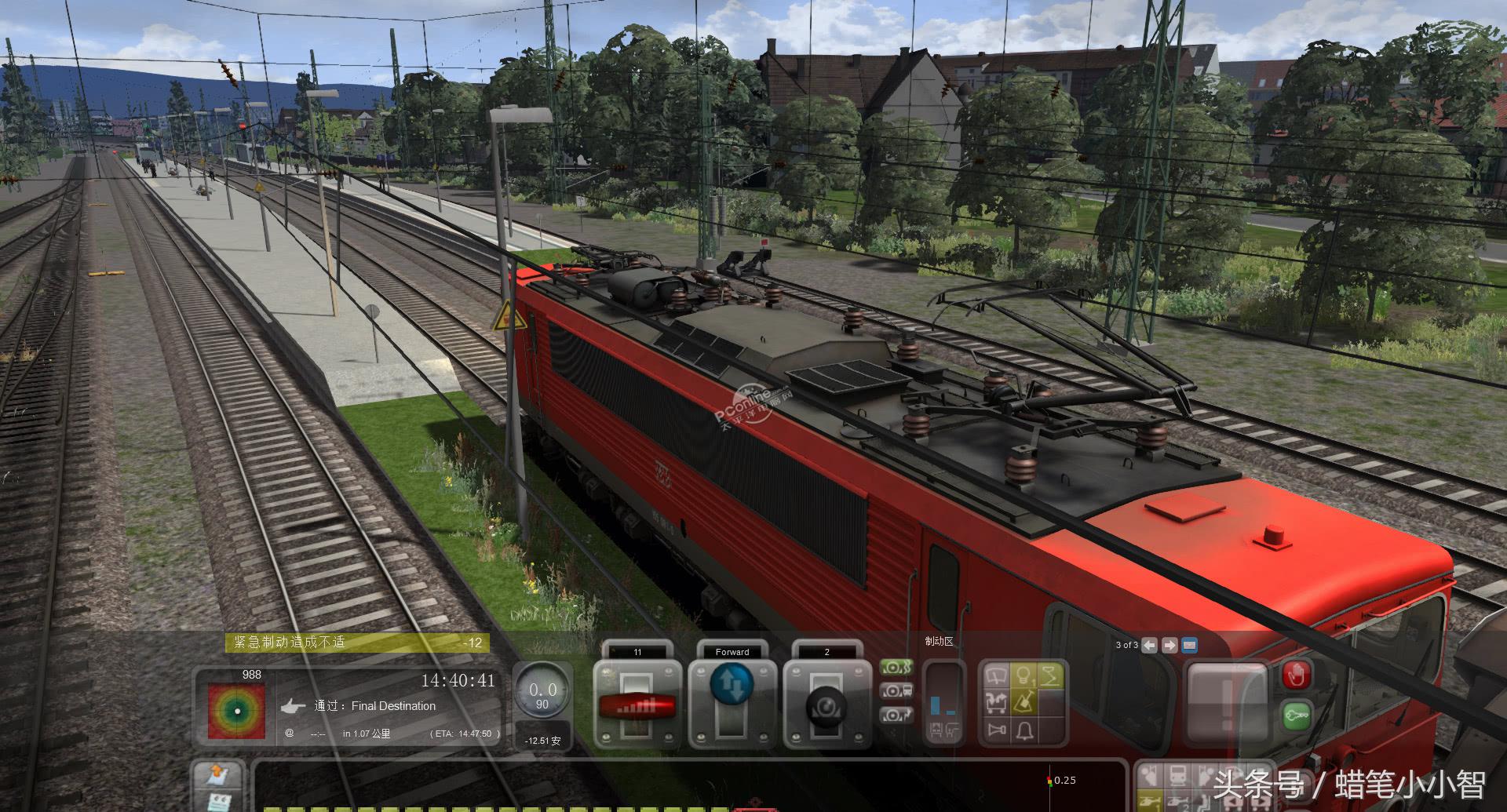Open the task list icon with orange arrow
The height and width of the screenshot is (812, 1507).
[217, 775]
